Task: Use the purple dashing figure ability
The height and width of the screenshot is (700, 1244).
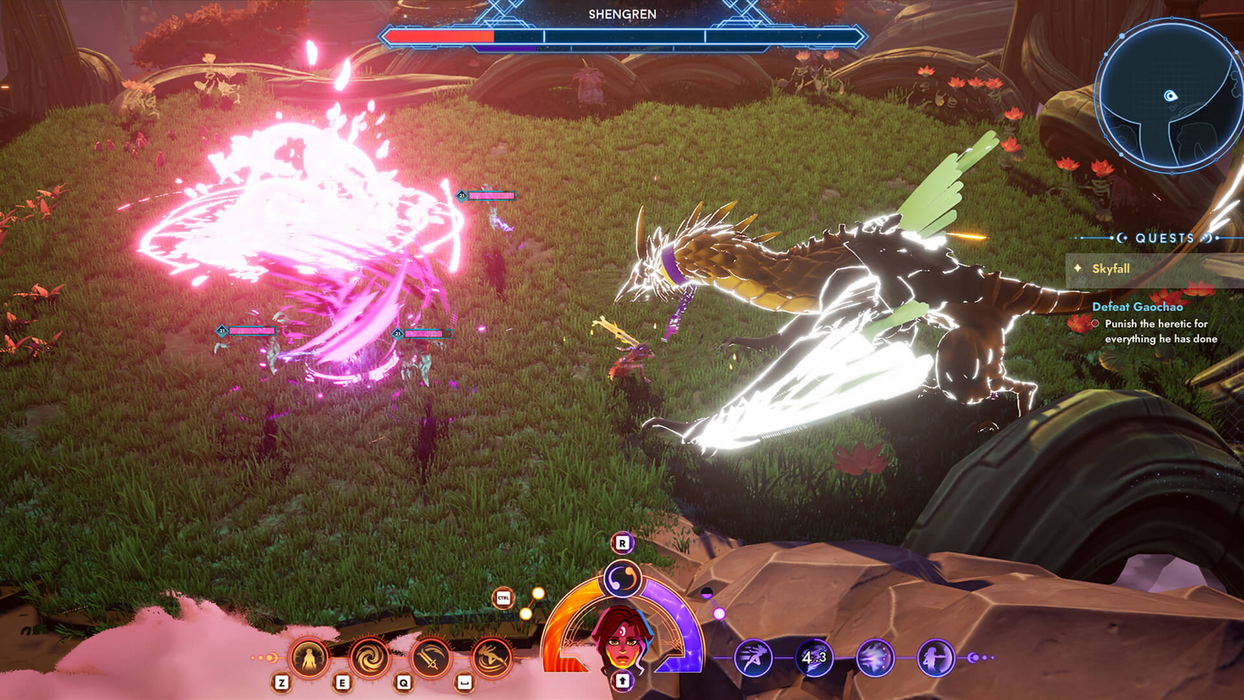Action: click(753, 658)
